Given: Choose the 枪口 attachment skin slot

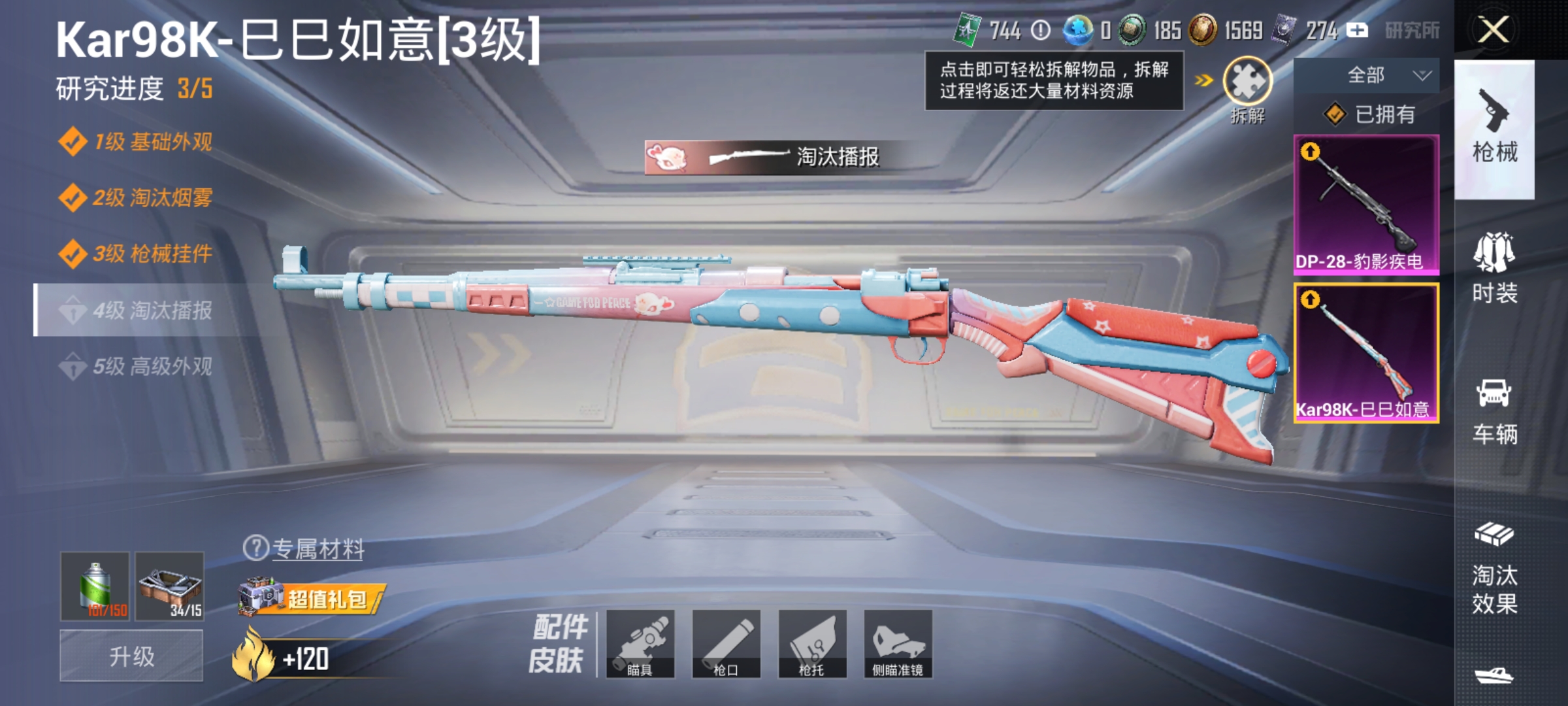Looking at the screenshot, I should tap(726, 643).
